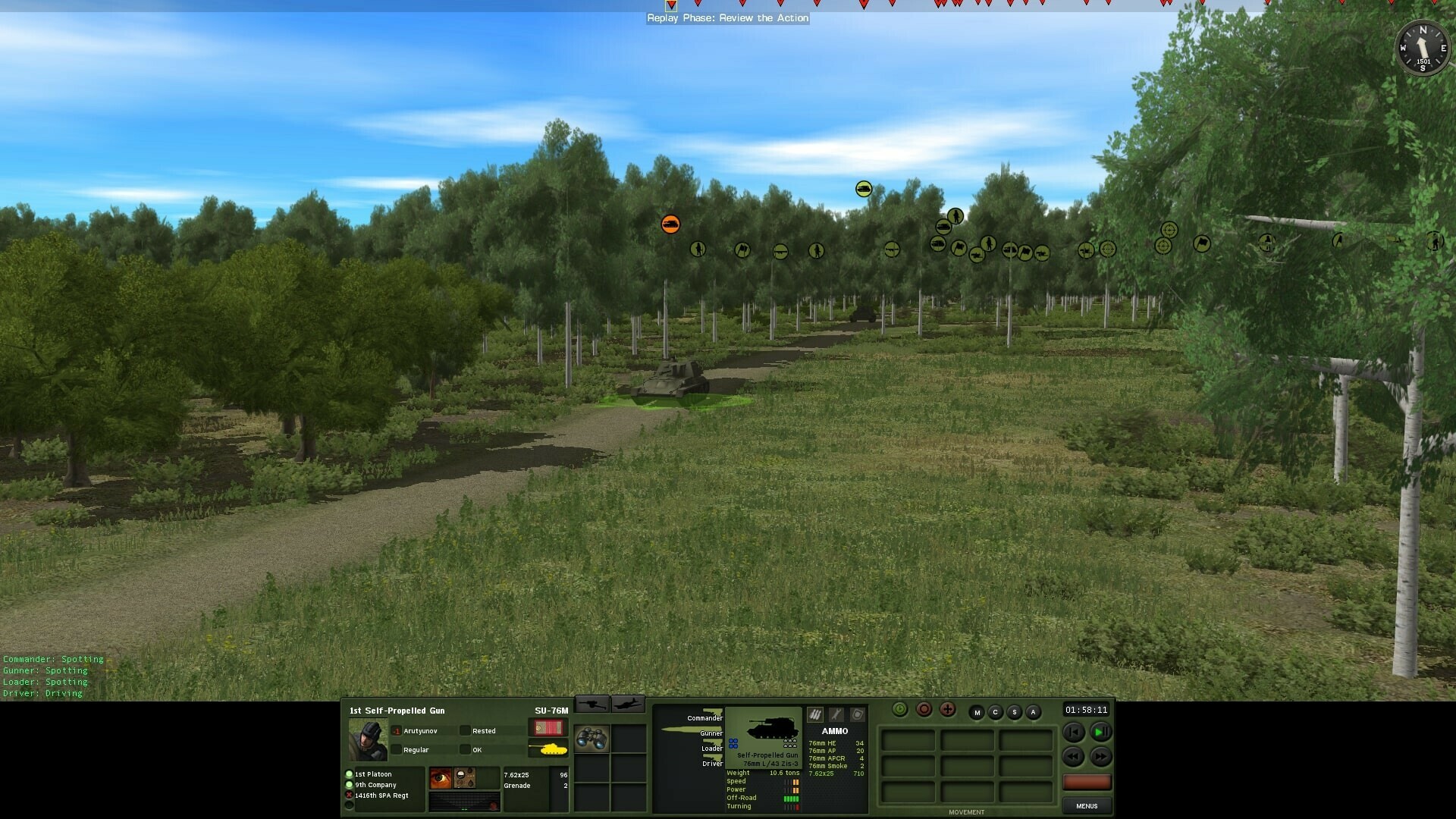
Task: Click the shells icon above the AMMO panel
Action: tap(815, 714)
